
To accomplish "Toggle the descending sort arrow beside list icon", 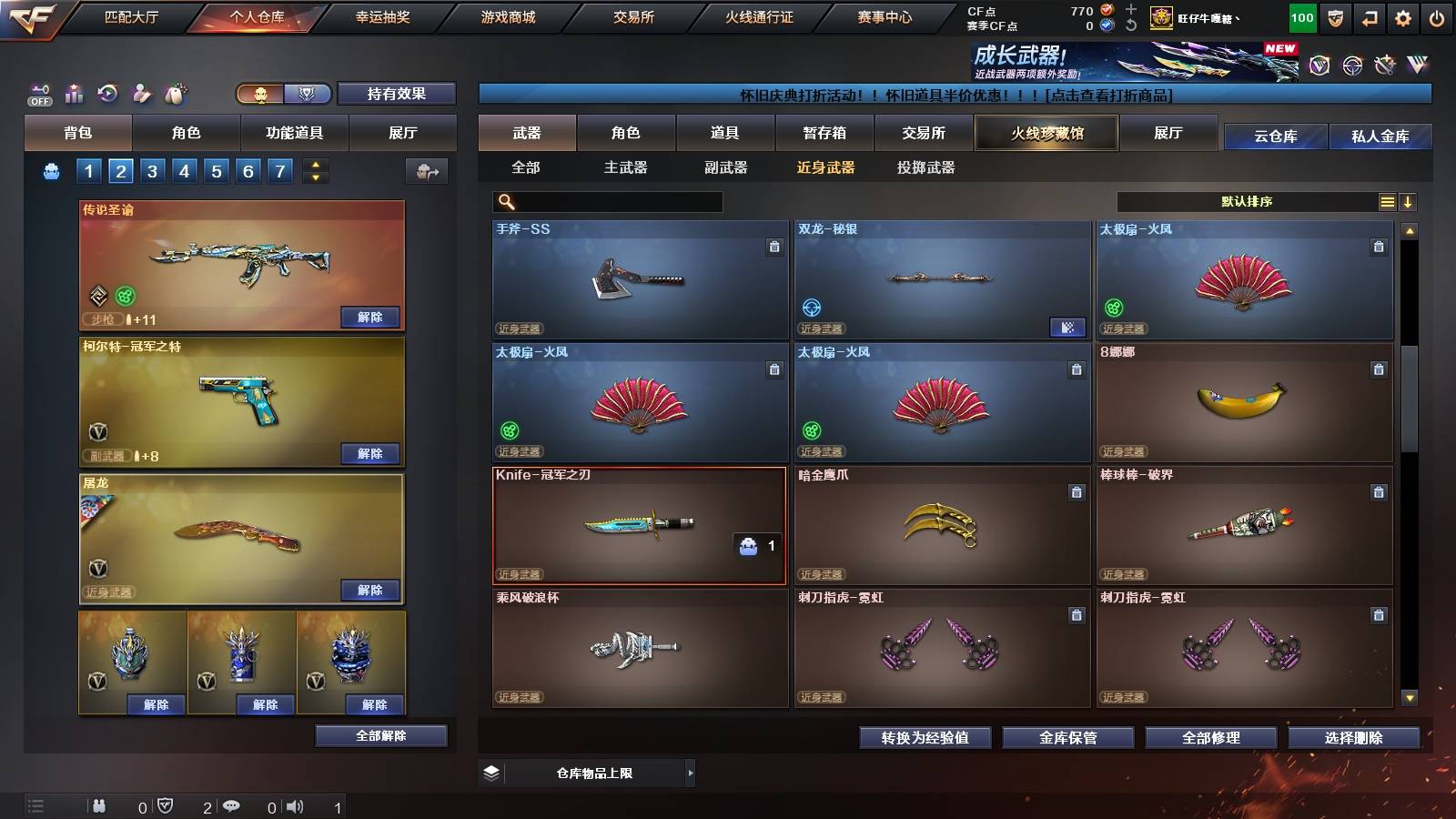I will coord(1408,201).
